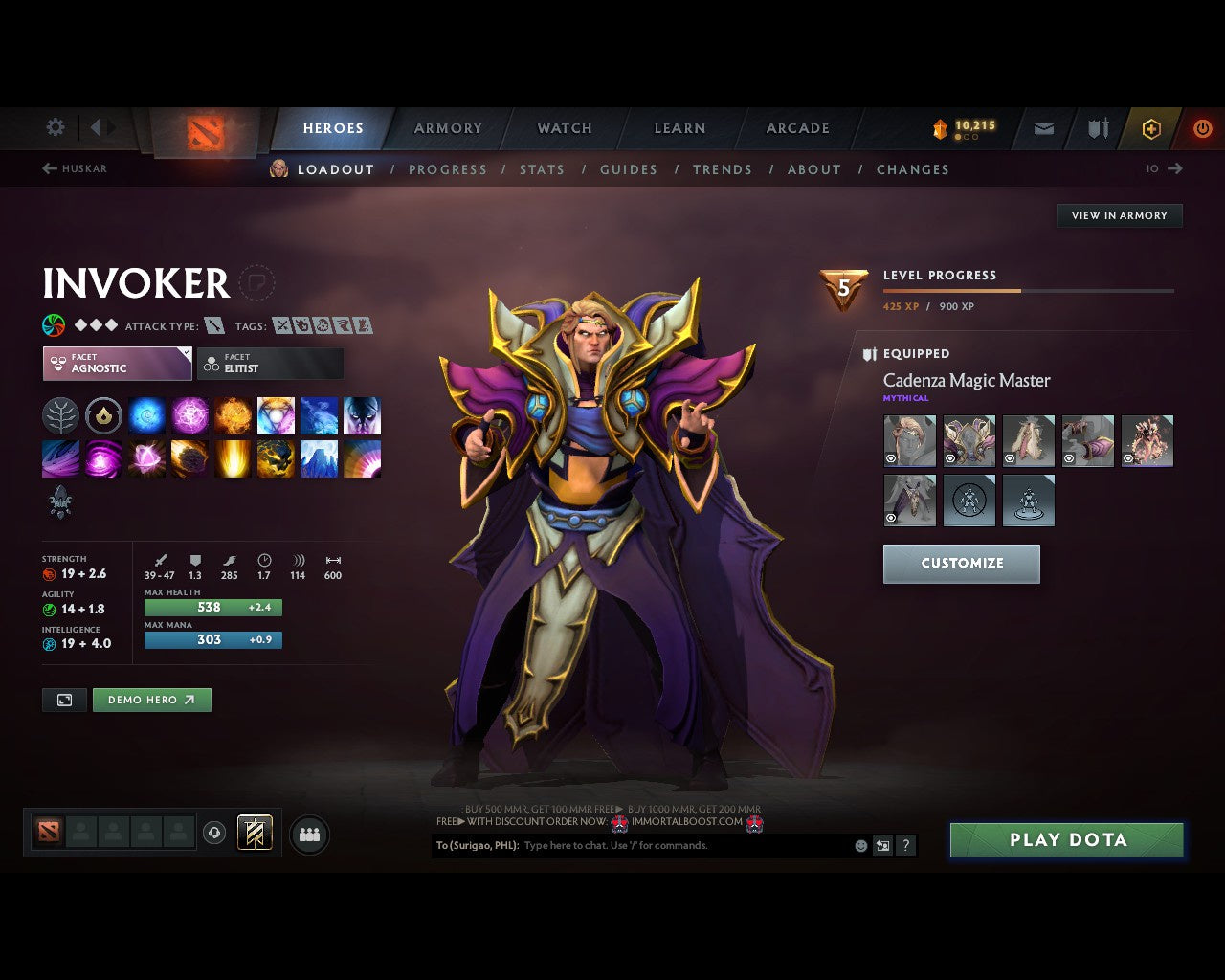
Task: Open the WATCH menu
Action: [564, 127]
